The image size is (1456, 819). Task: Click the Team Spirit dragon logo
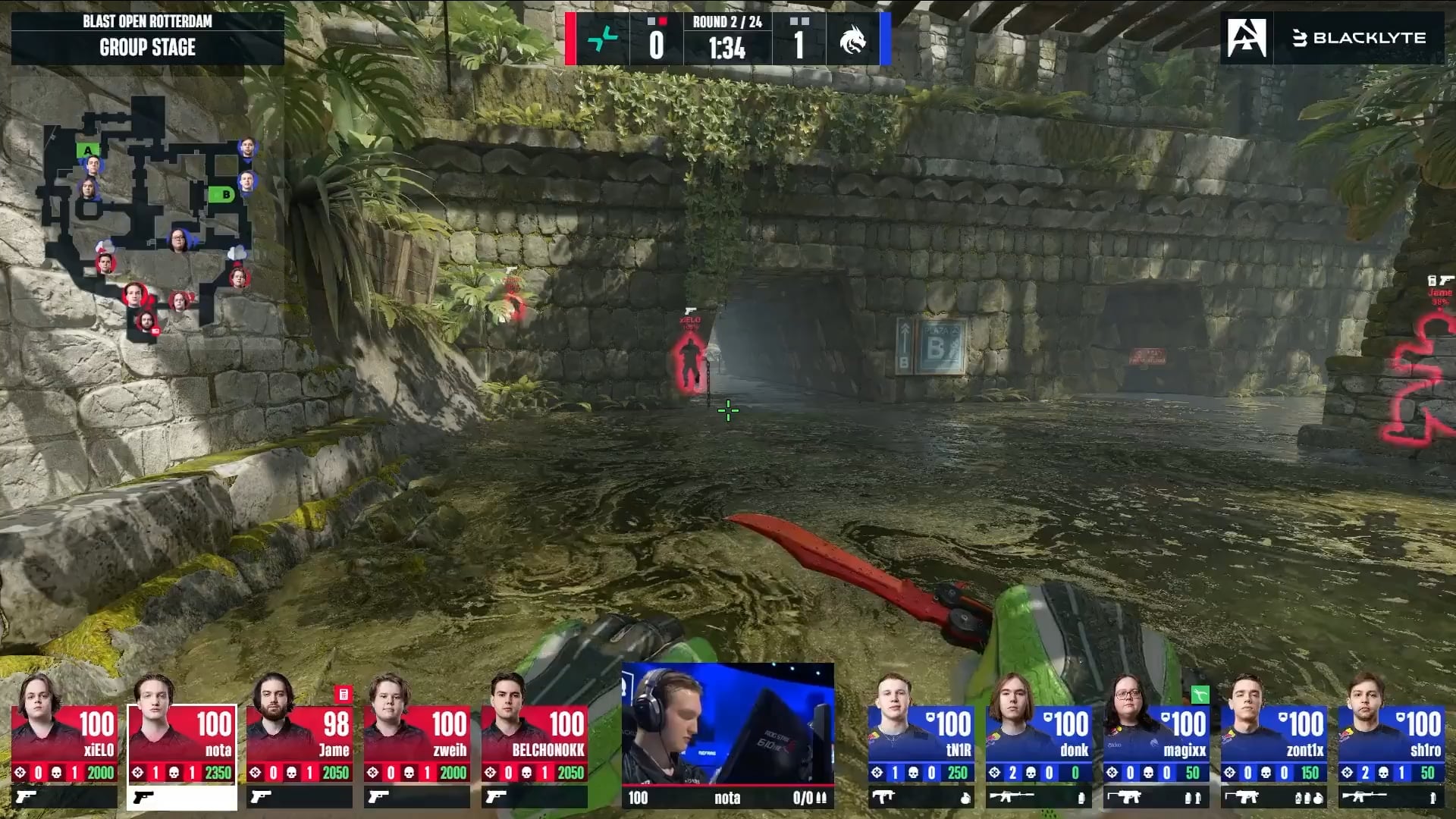pos(852,39)
